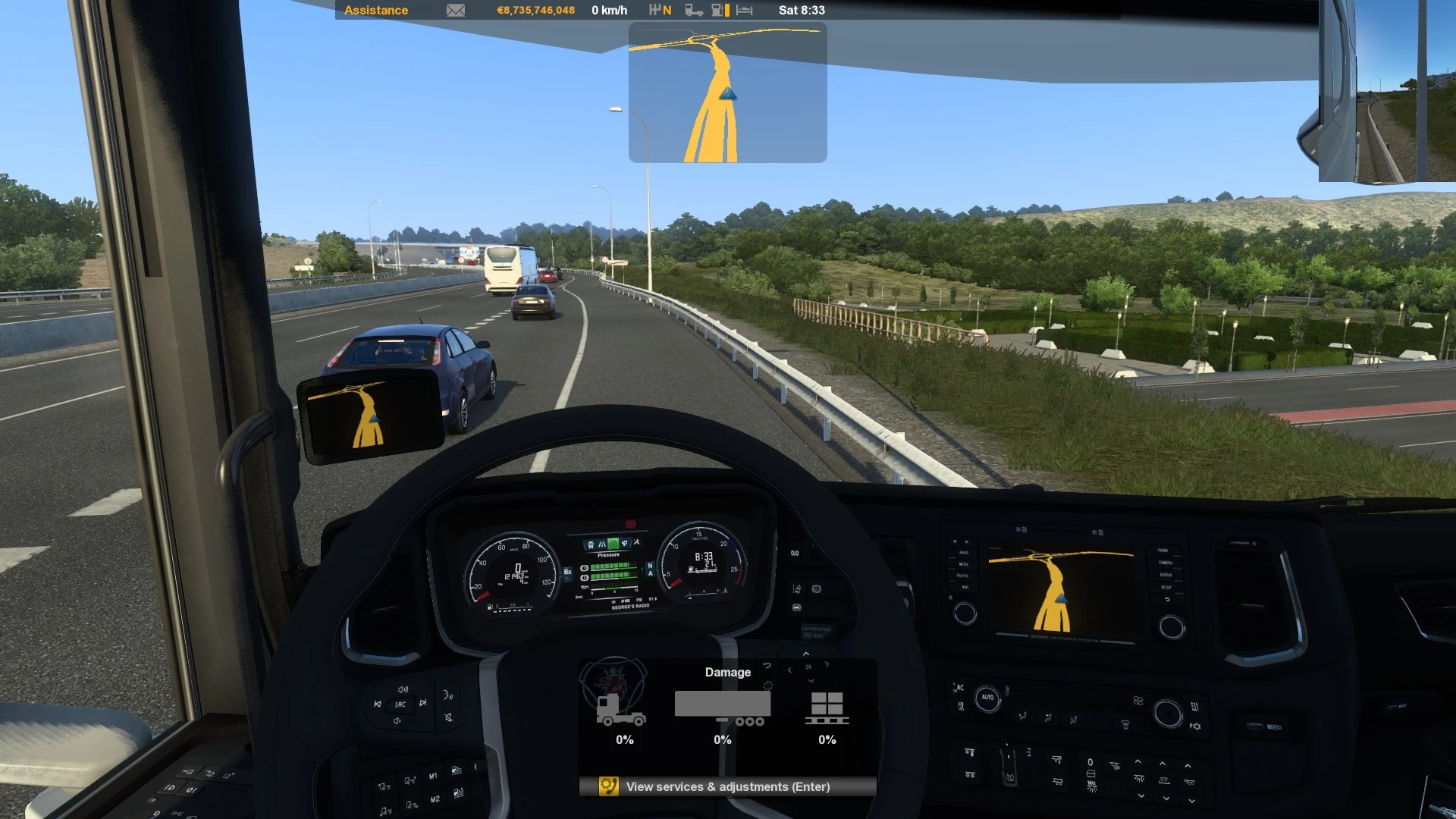Viewport: 1456px width, 819px height.
Task: Open the messages envelope icon in the top bar
Action: tap(456, 10)
